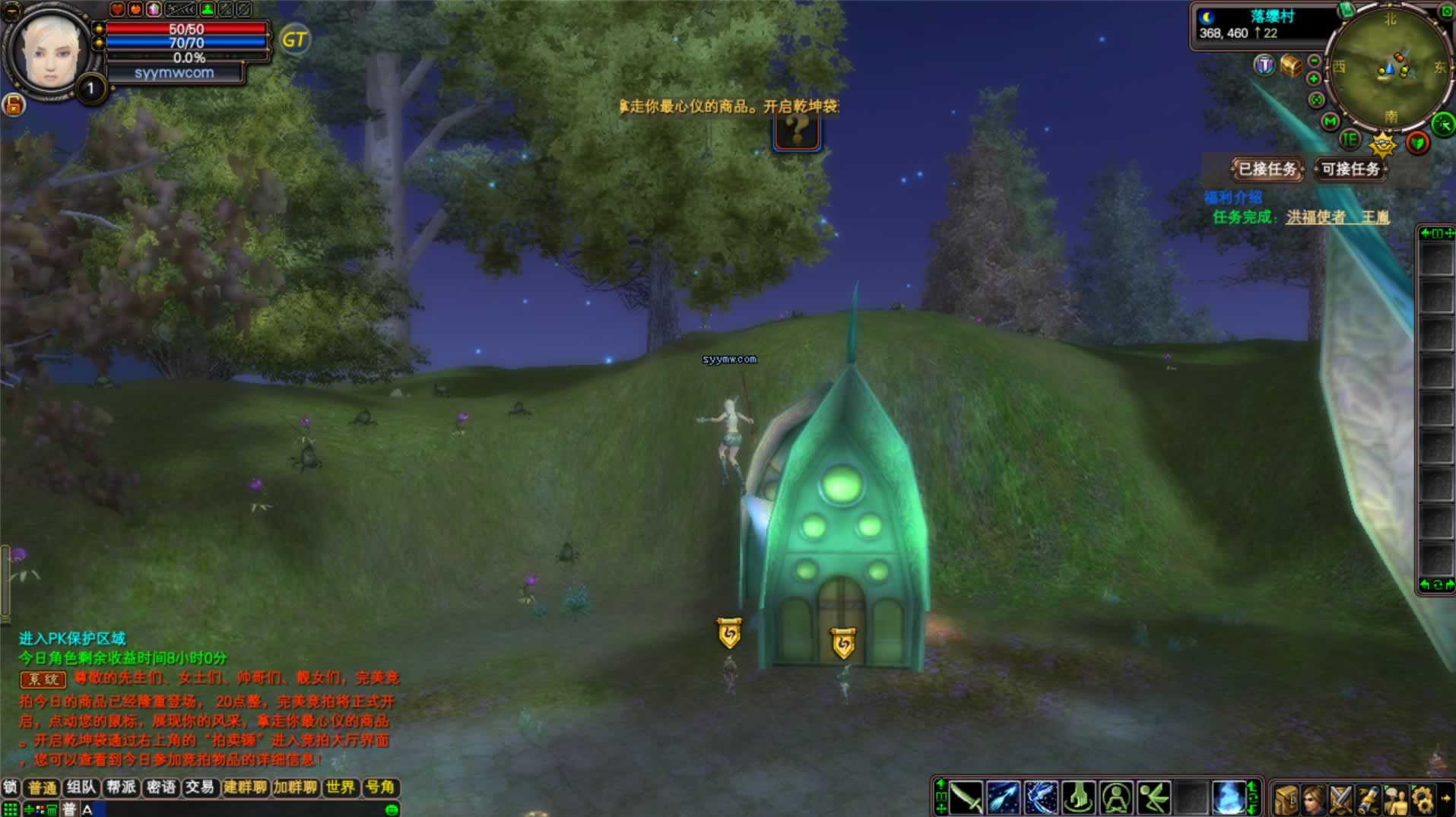Open the GT voice tool button

pyautogui.click(x=294, y=40)
